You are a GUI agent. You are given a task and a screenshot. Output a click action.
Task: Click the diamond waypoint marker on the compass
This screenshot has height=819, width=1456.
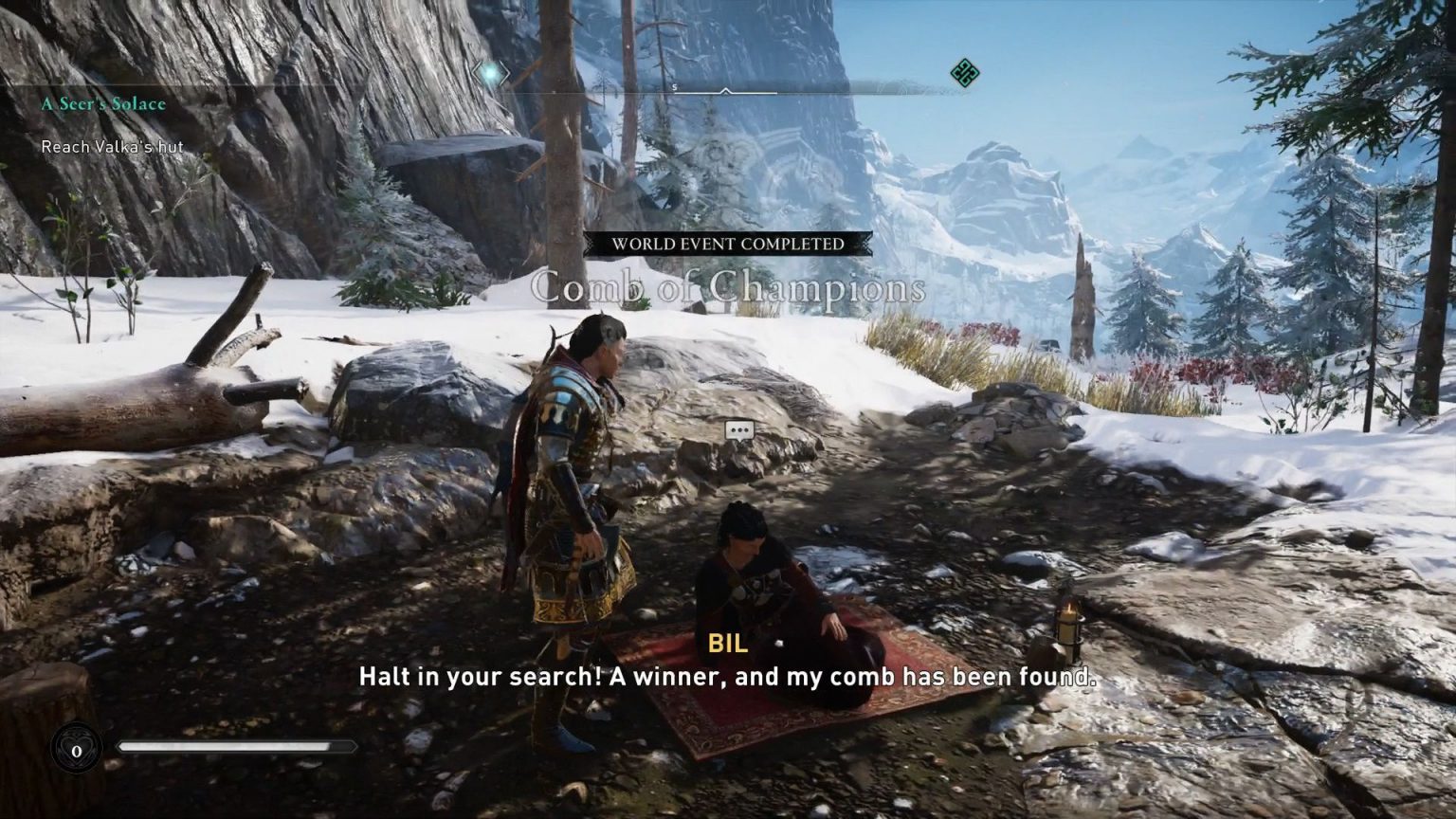pos(489,72)
